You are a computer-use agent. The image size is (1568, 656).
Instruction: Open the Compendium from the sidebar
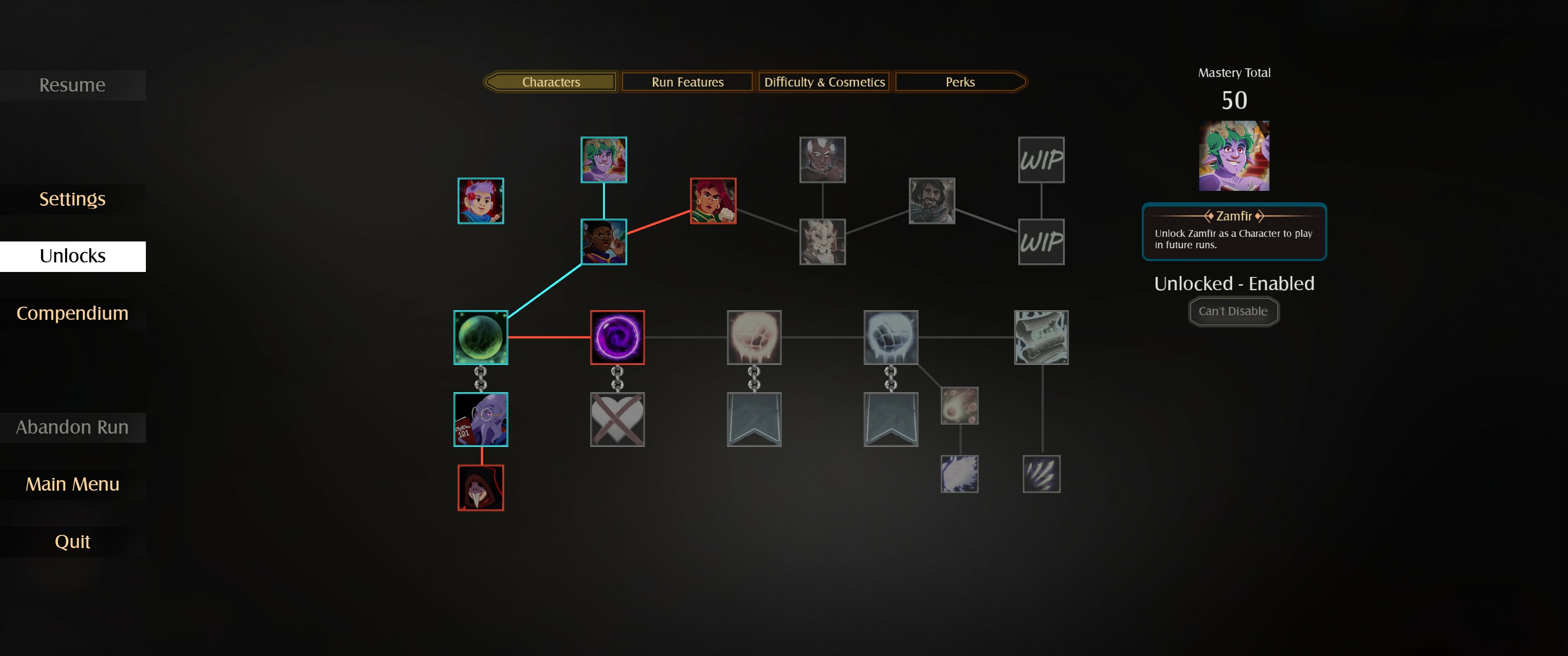(72, 313)
